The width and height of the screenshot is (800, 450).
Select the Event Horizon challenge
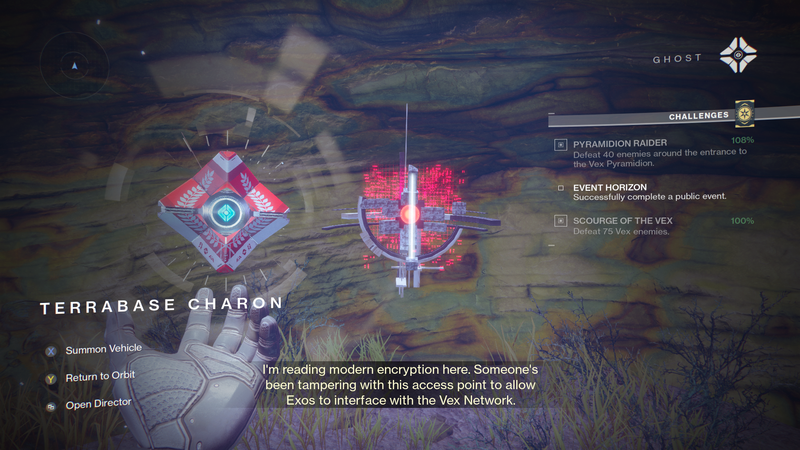(x=609, y=187)
